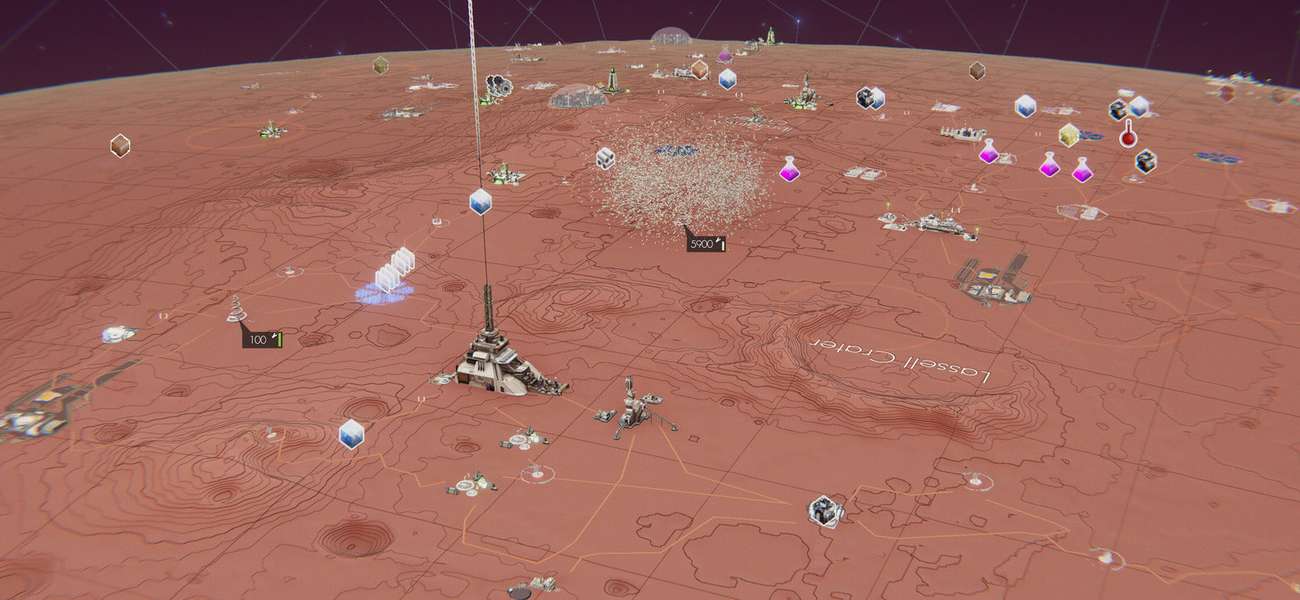Open the blue ice marker on the elevator cable
Viewport: 1300px width, 600px height.
coord(480,201)
